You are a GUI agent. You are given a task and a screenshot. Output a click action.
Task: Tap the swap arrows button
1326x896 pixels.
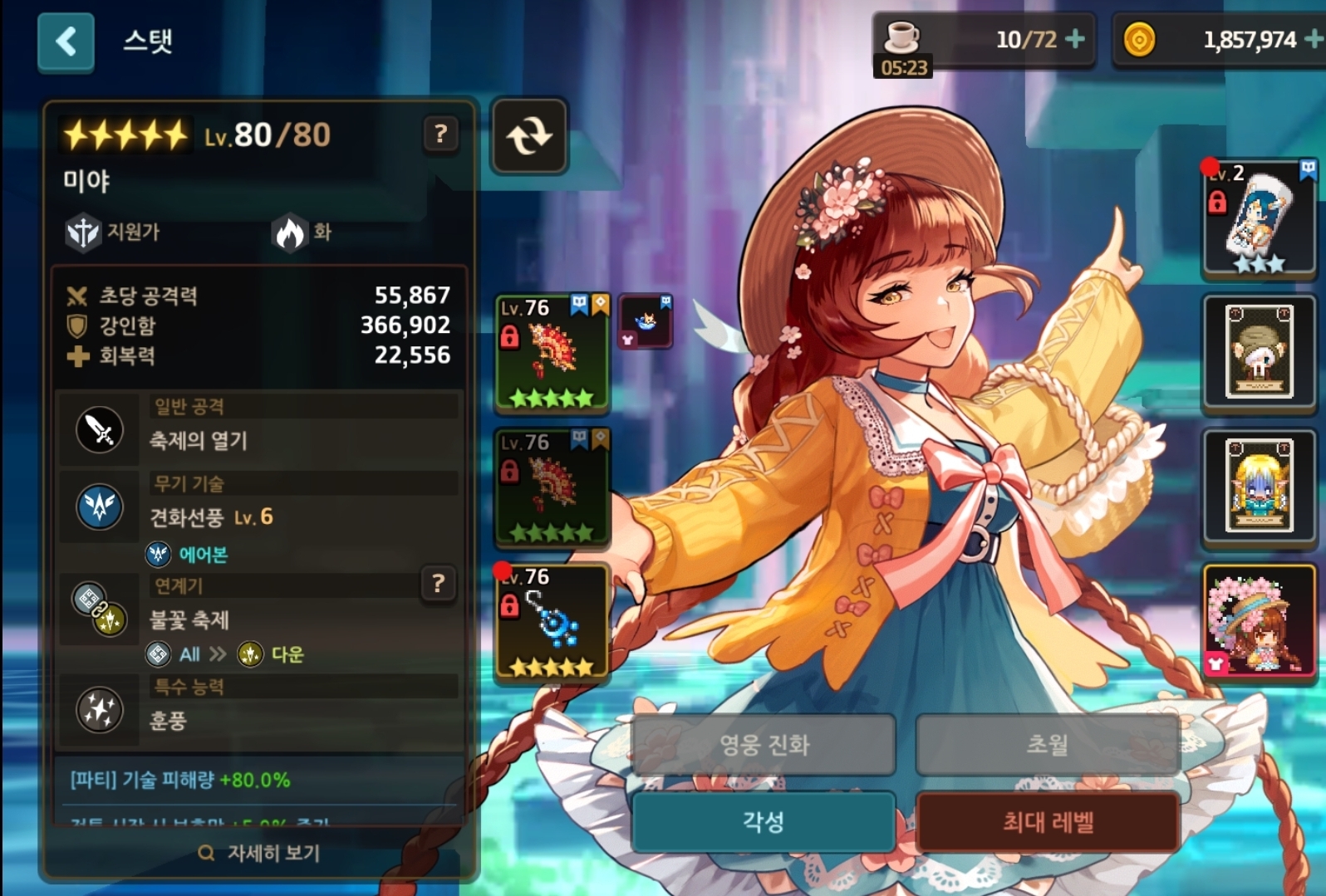[529, 135]
